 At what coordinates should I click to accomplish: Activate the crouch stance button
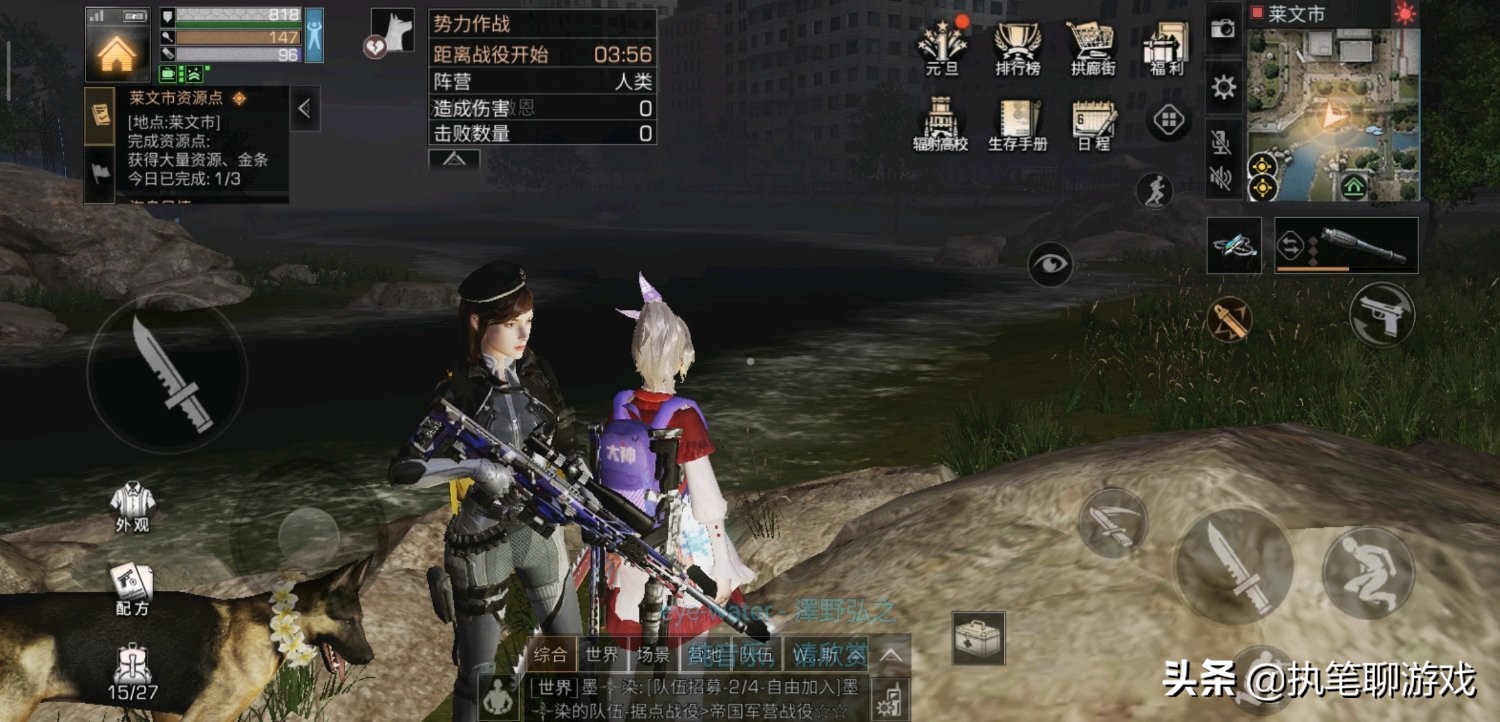(x=1367, y=572)
